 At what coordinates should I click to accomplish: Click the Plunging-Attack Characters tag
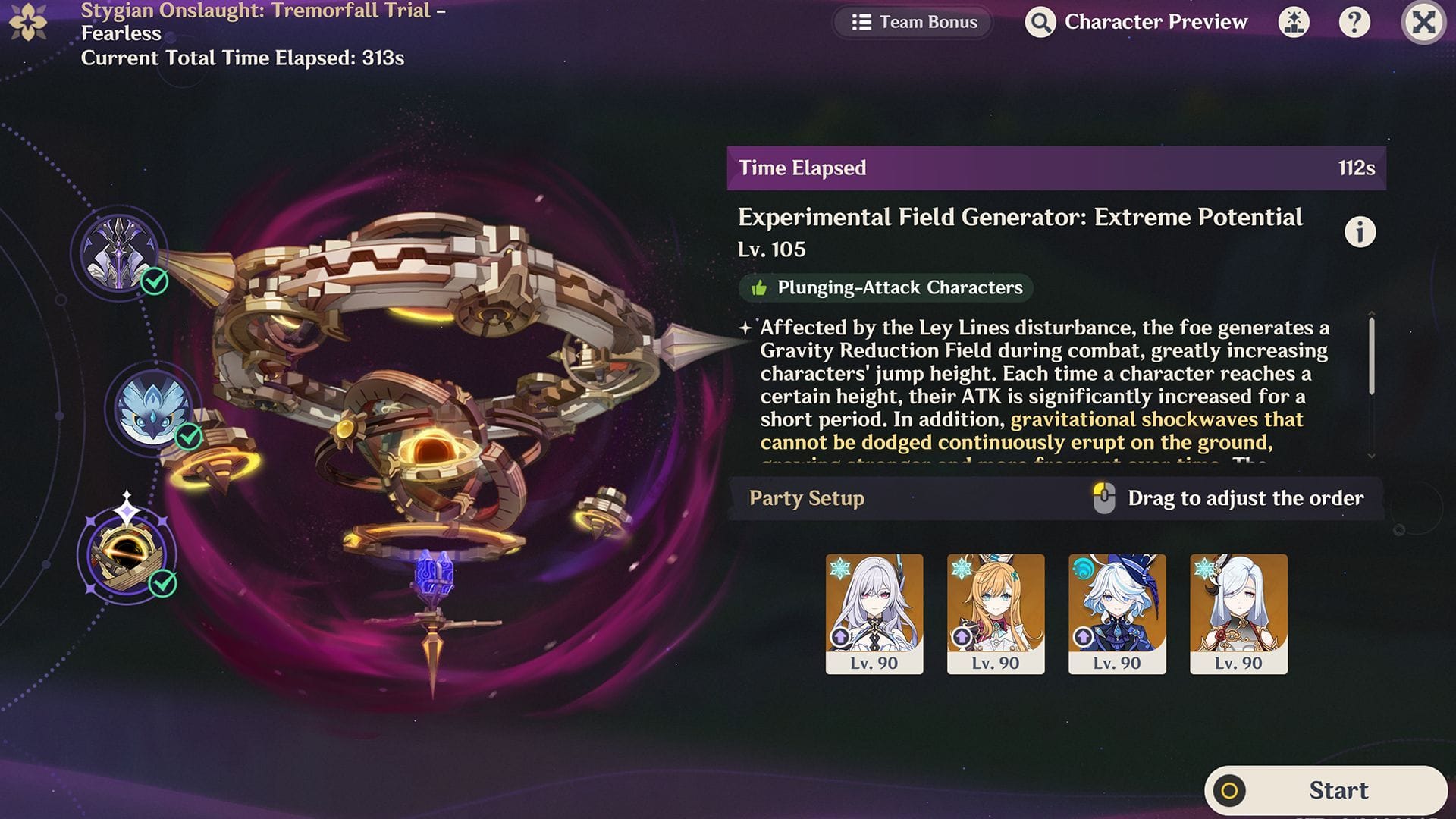(x=885, y=287)
